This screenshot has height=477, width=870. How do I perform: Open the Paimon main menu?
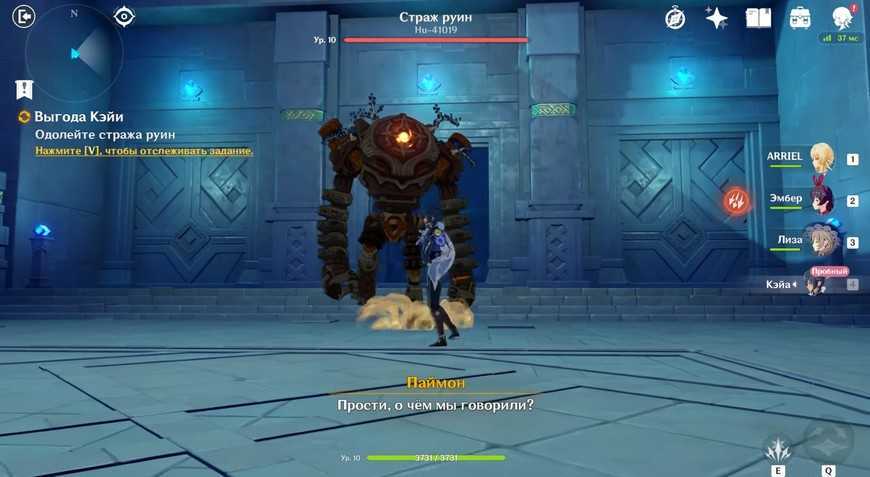click(842, 17)
